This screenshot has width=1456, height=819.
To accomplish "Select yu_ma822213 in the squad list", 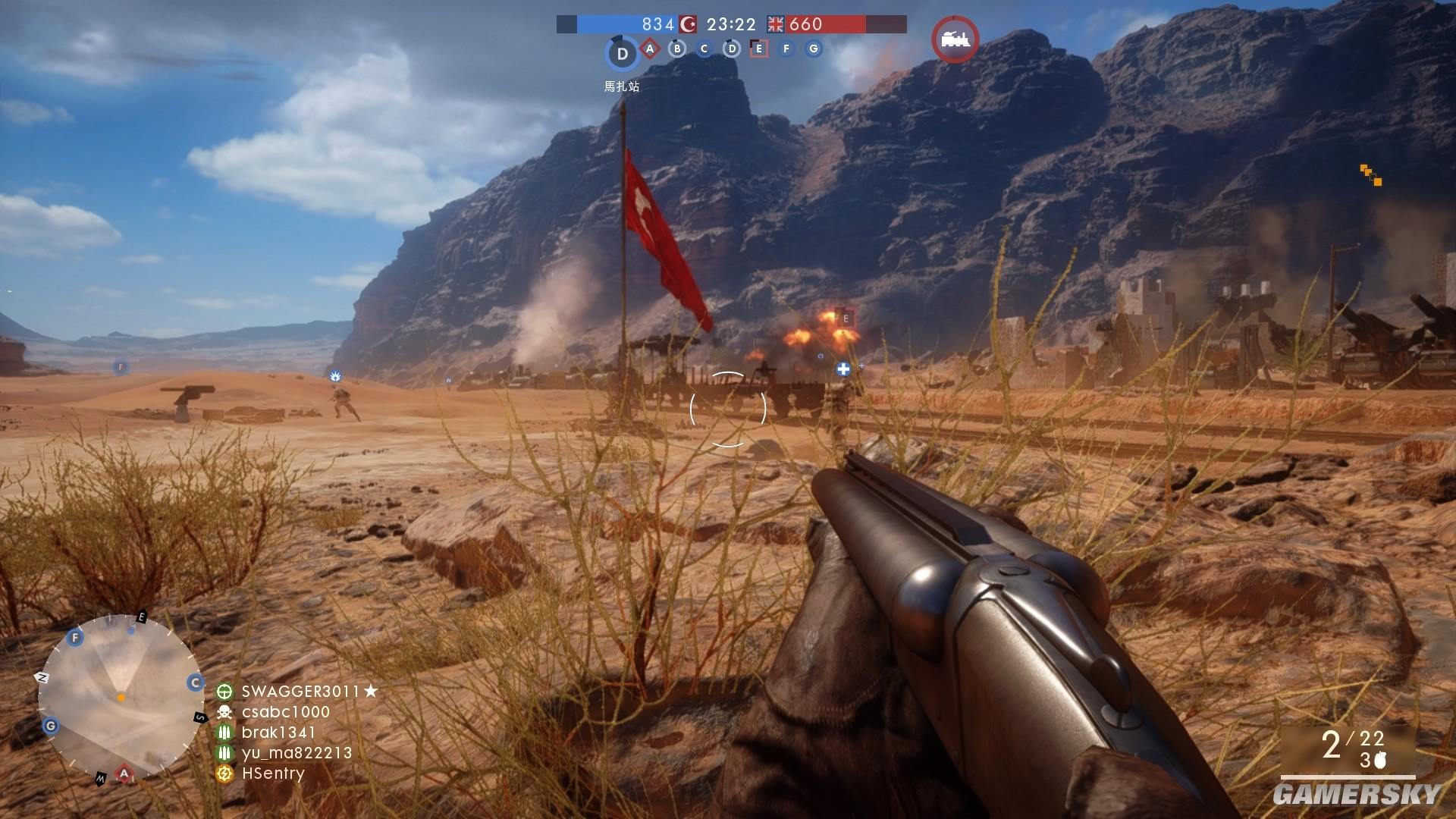I will pos(296,753).
